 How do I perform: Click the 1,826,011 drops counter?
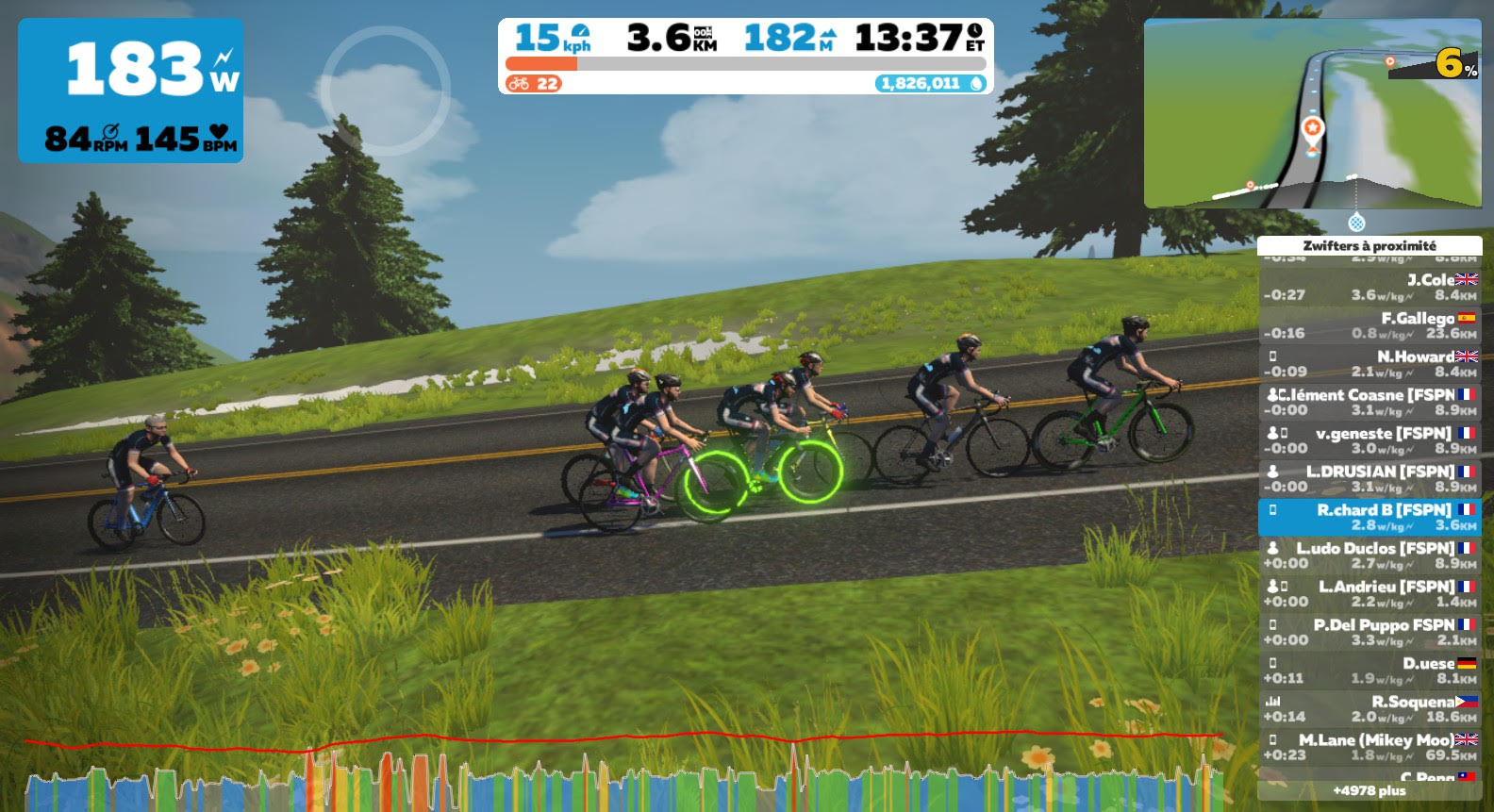[931, 84]
